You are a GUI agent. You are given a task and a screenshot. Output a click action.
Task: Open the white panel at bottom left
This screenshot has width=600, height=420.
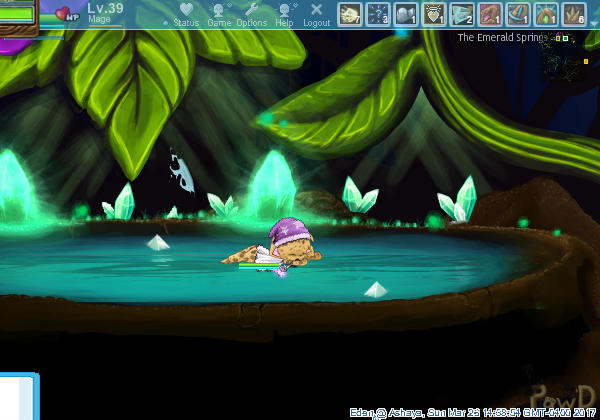click(x=18, y=396)
